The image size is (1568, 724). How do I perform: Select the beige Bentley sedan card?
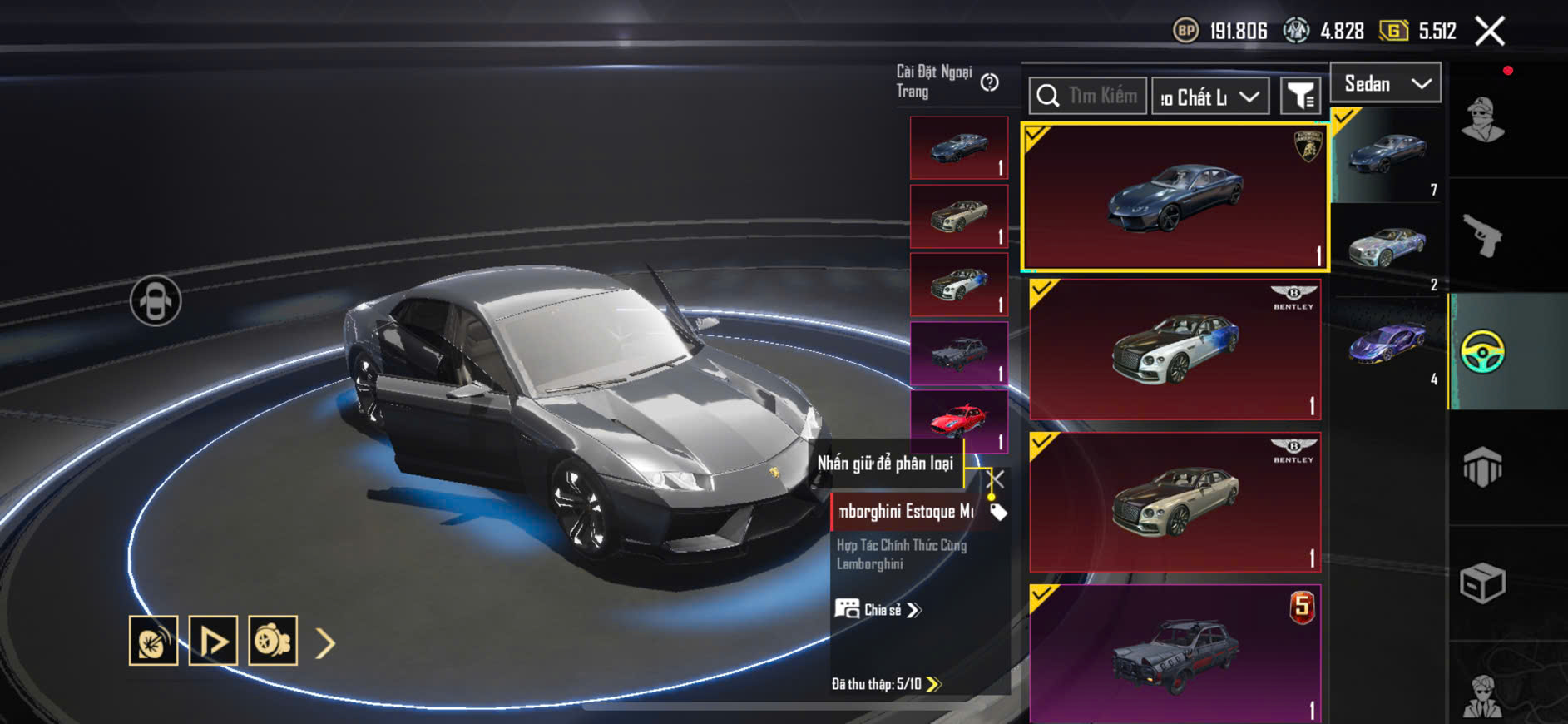click(1175, 502)
